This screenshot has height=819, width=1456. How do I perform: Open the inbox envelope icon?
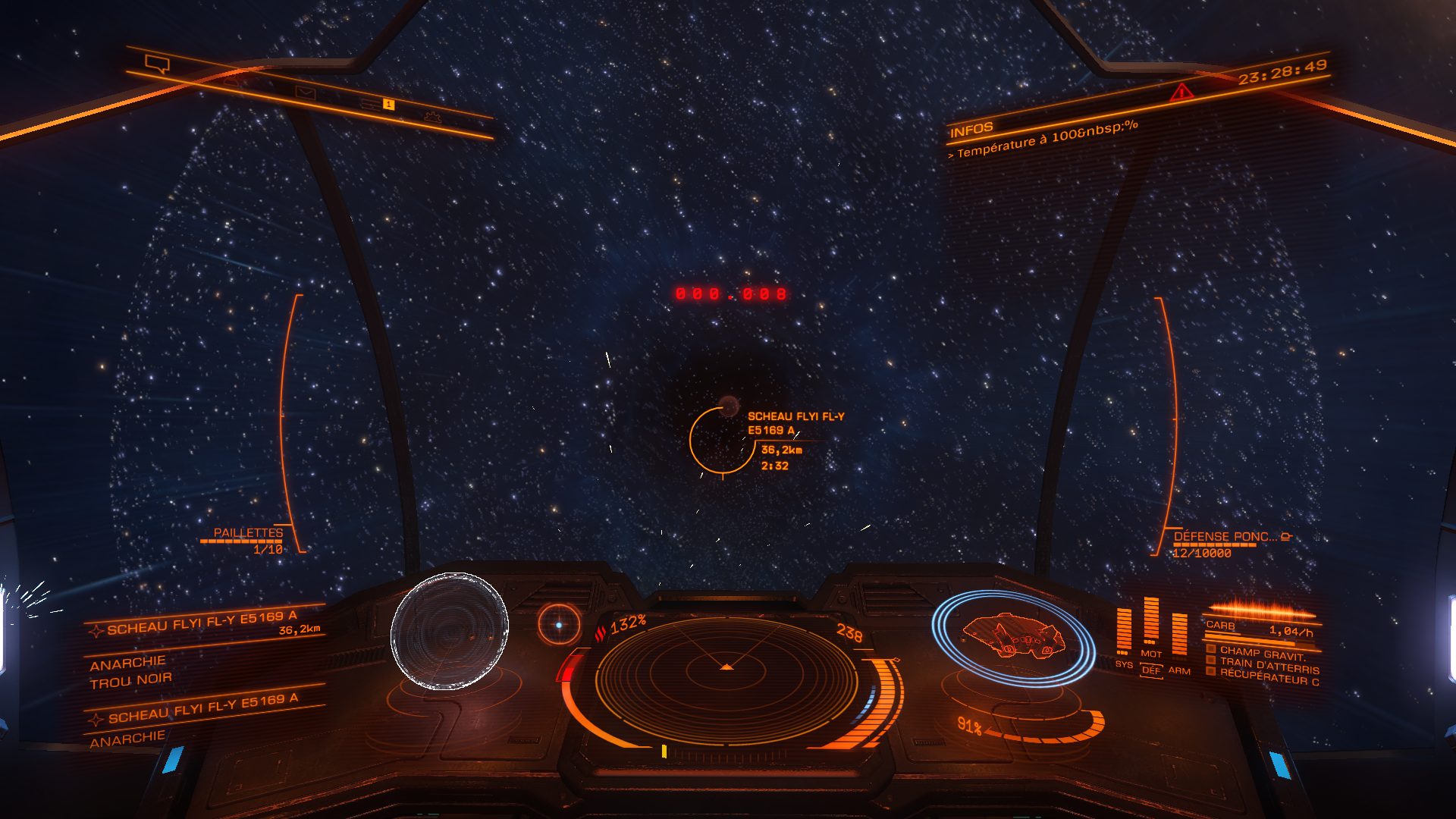pos(305,93)
